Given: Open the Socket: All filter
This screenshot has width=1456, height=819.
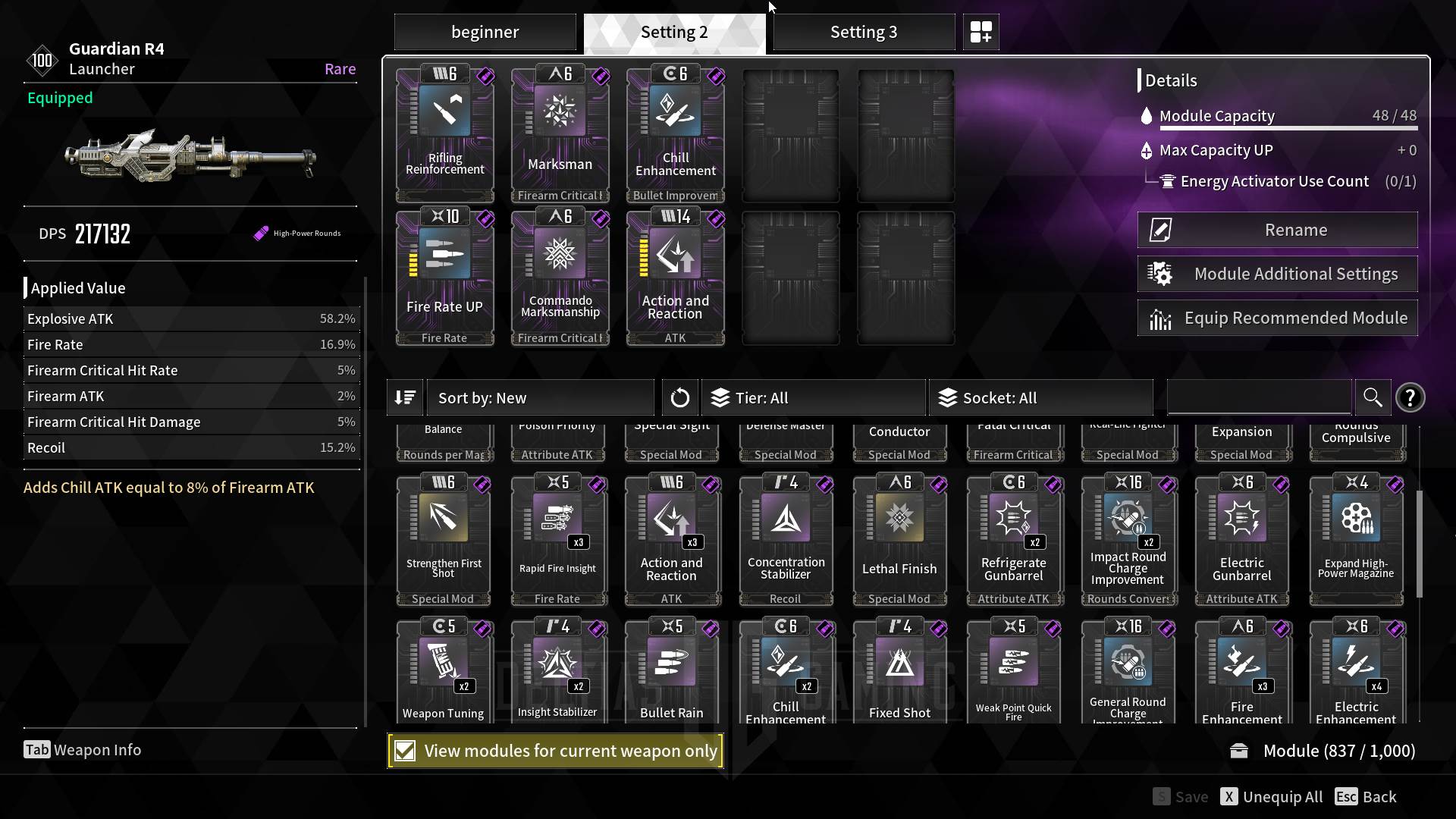Looking at the screenshot, I should click(x=1040, y=398).
